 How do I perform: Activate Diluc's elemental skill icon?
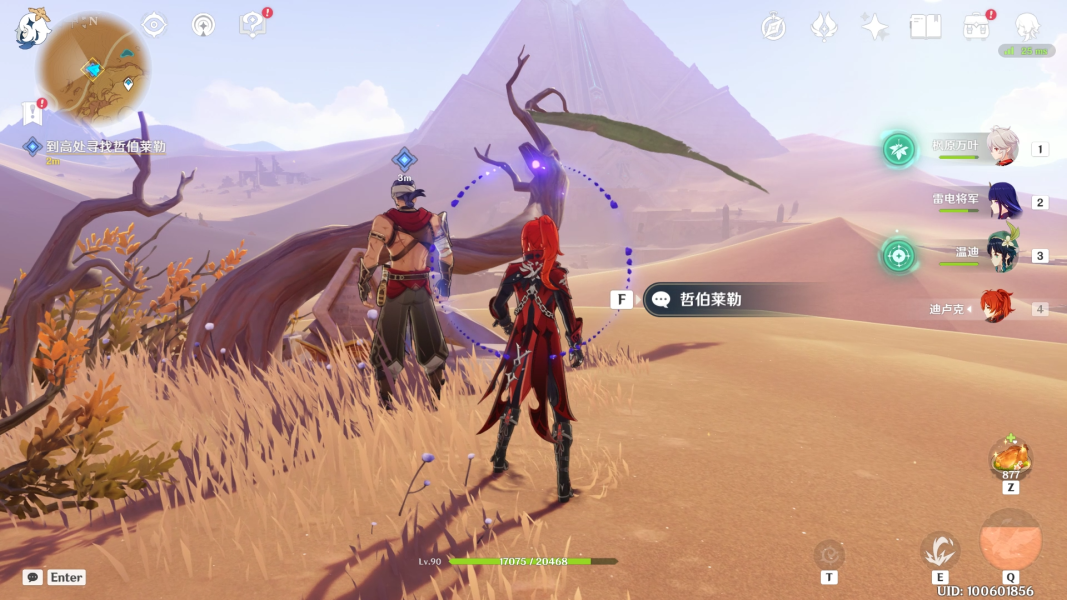click(x=940, y=550)
